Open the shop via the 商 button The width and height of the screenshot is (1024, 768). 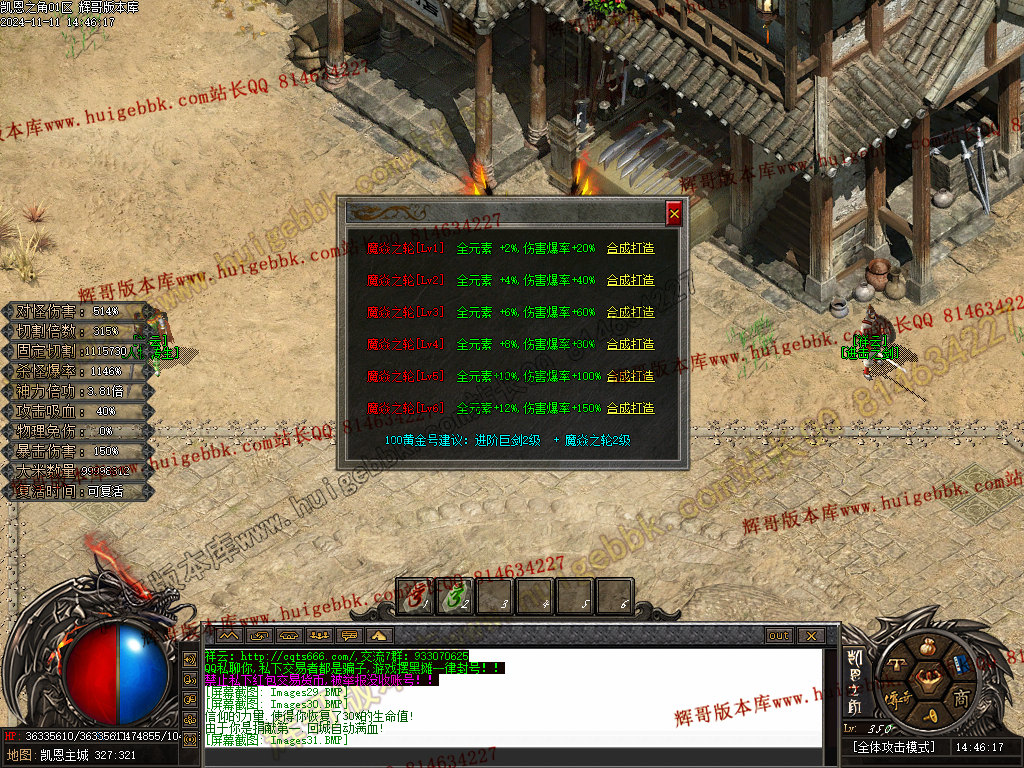961,696
